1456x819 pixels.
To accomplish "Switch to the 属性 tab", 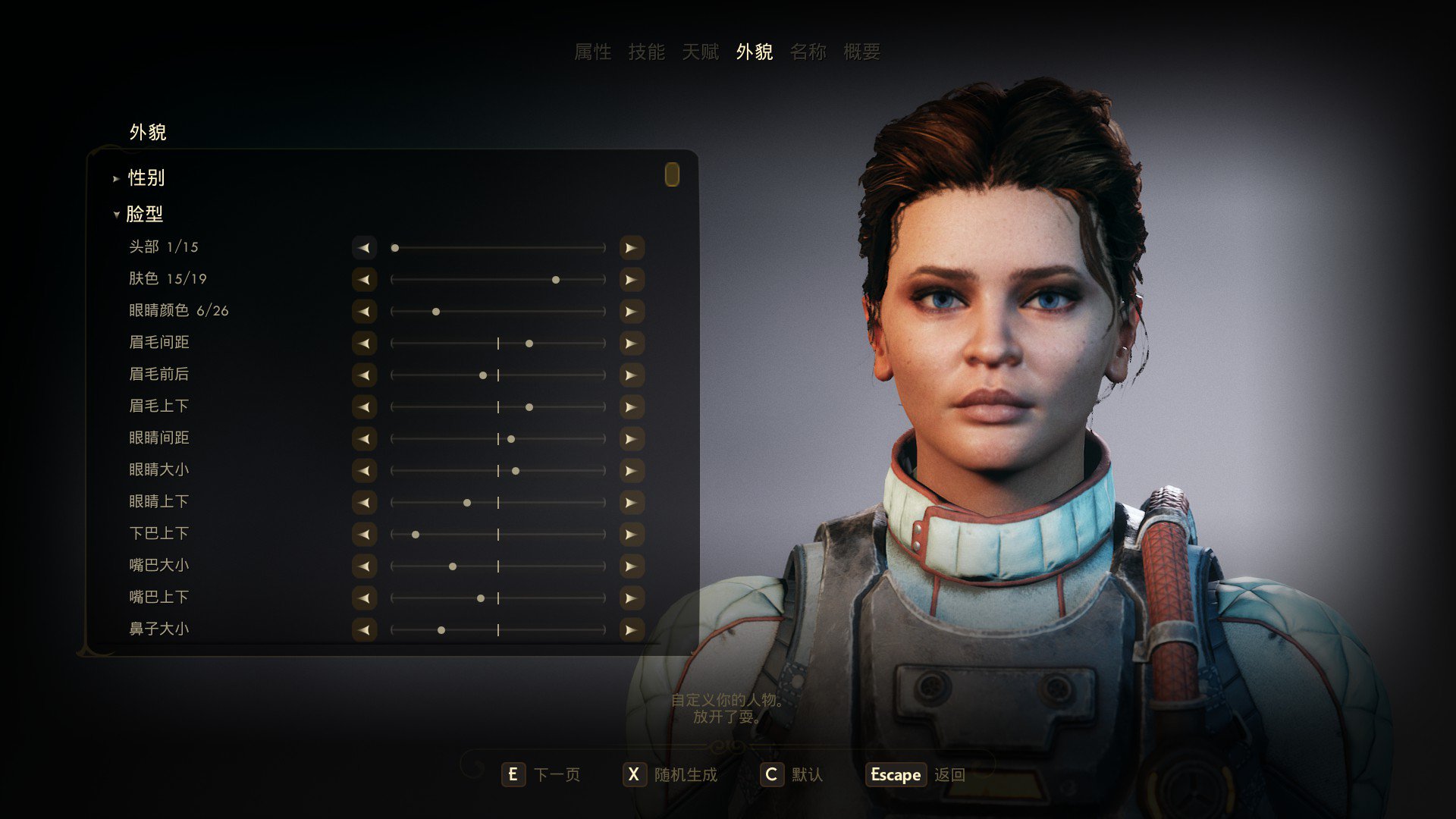I will (592, 52).
